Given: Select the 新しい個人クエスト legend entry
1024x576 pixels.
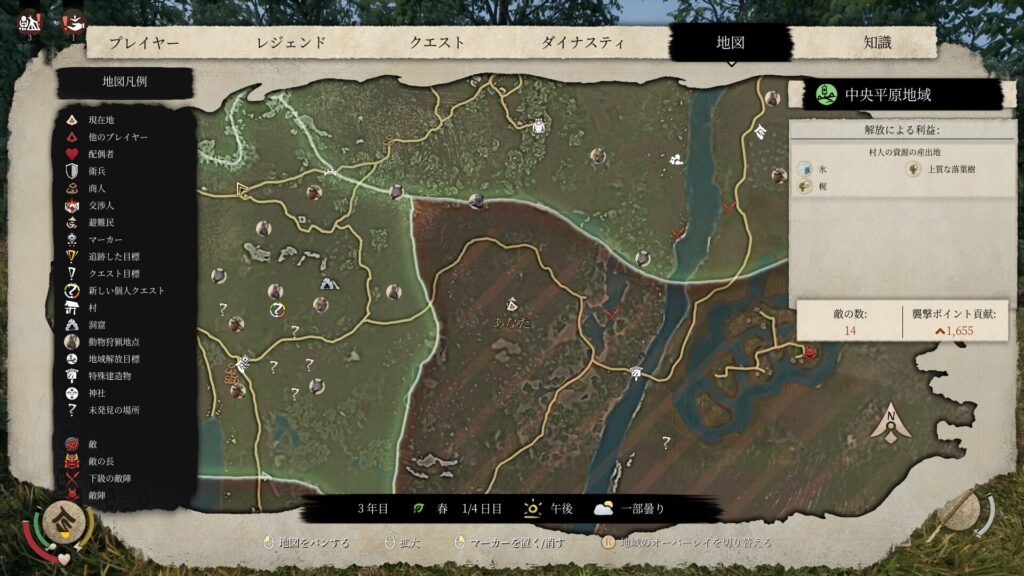Looking at the screenshot, I should (x=125, y=291).
